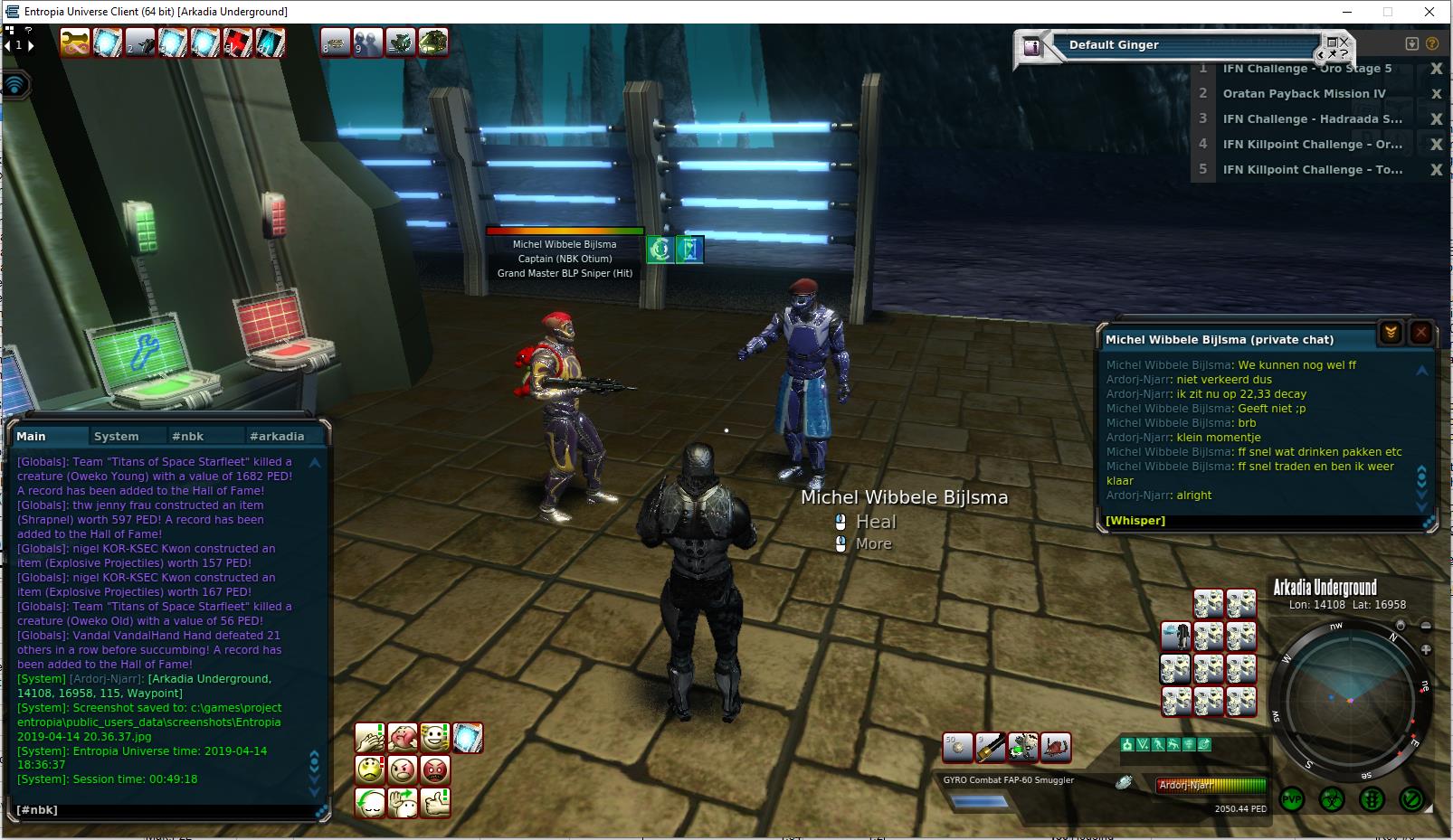The image size is (1453, 840).
Task: Select More in the interaction menu
Action: click(873, 543)
